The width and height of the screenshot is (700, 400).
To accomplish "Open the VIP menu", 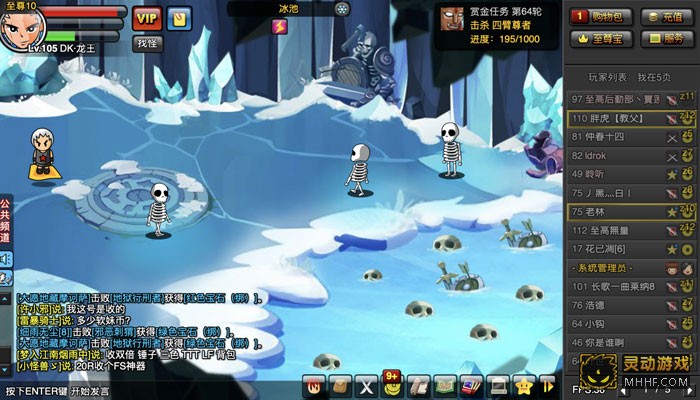I will click(147, 17).
